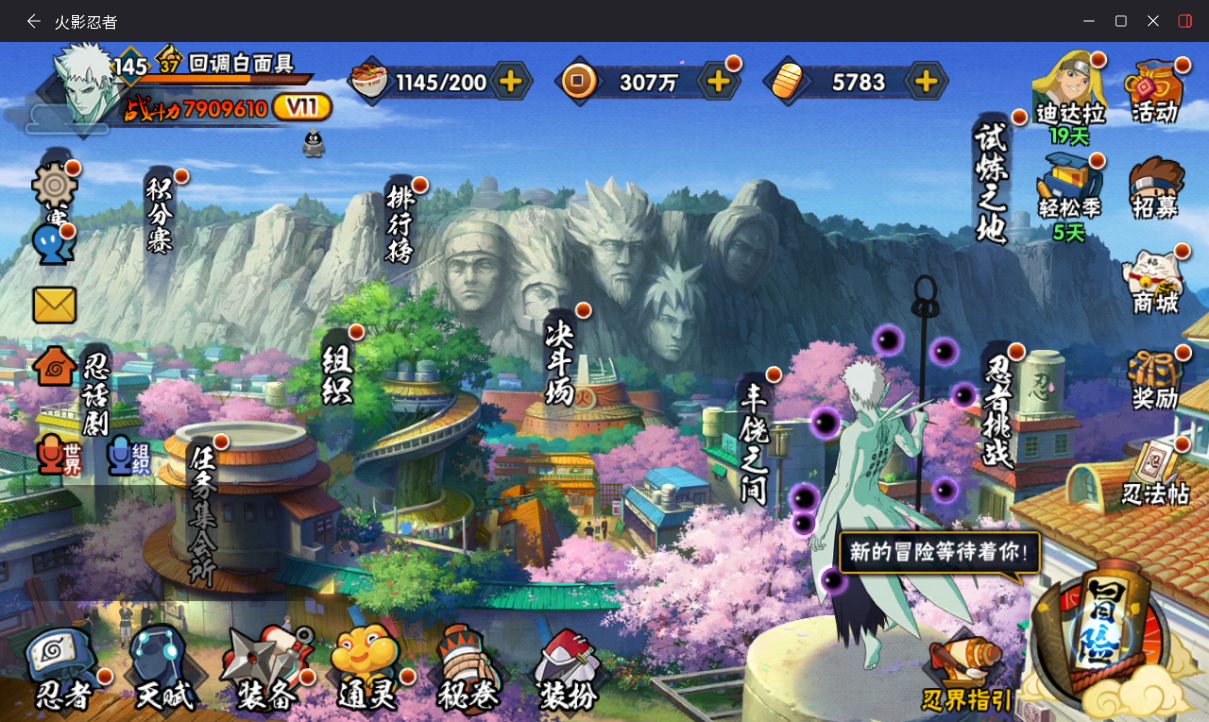Enter the 决斗场 duel arena
Screen dimensions: 1209x722
click(x=560, y=362)
